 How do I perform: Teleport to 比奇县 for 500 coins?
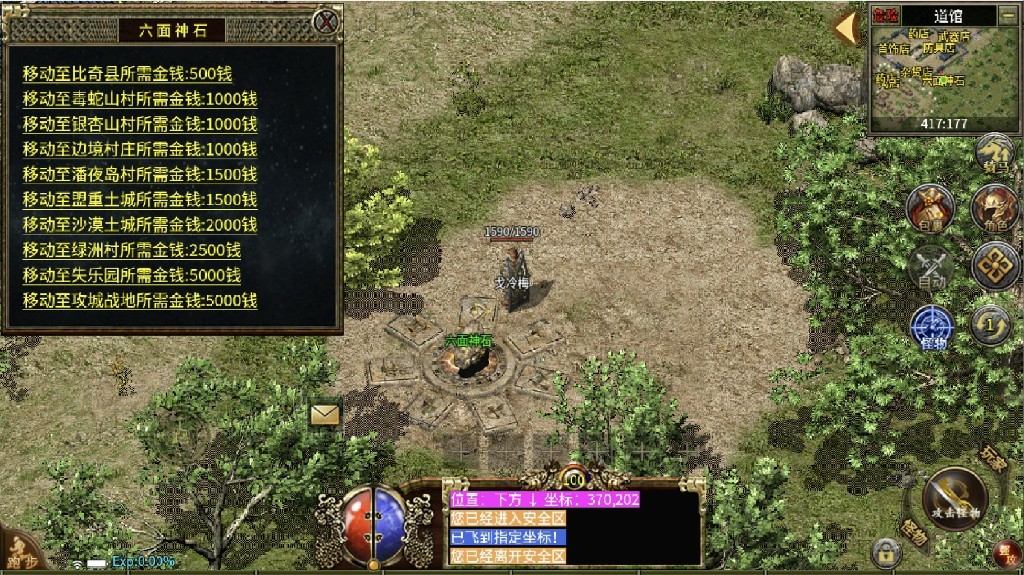[128, 73]
